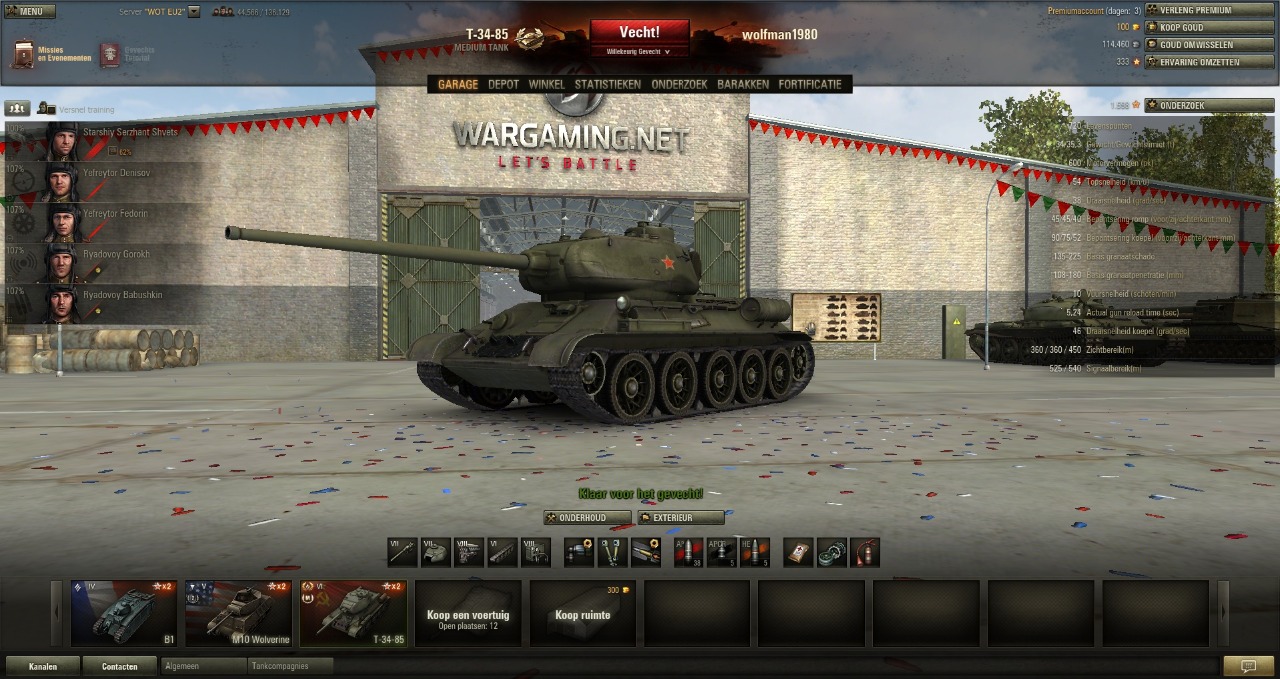Show the Statistieken tab

tap(607, 85)
